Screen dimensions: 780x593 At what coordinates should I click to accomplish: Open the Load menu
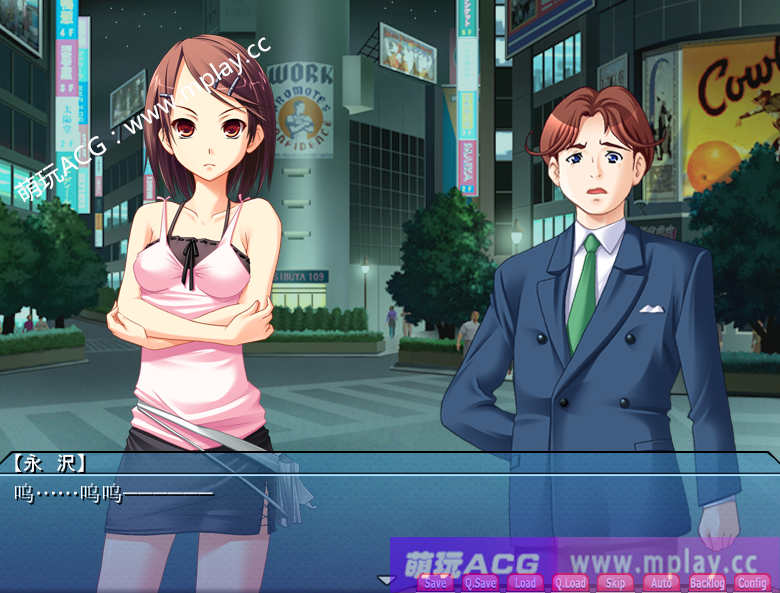525,583
